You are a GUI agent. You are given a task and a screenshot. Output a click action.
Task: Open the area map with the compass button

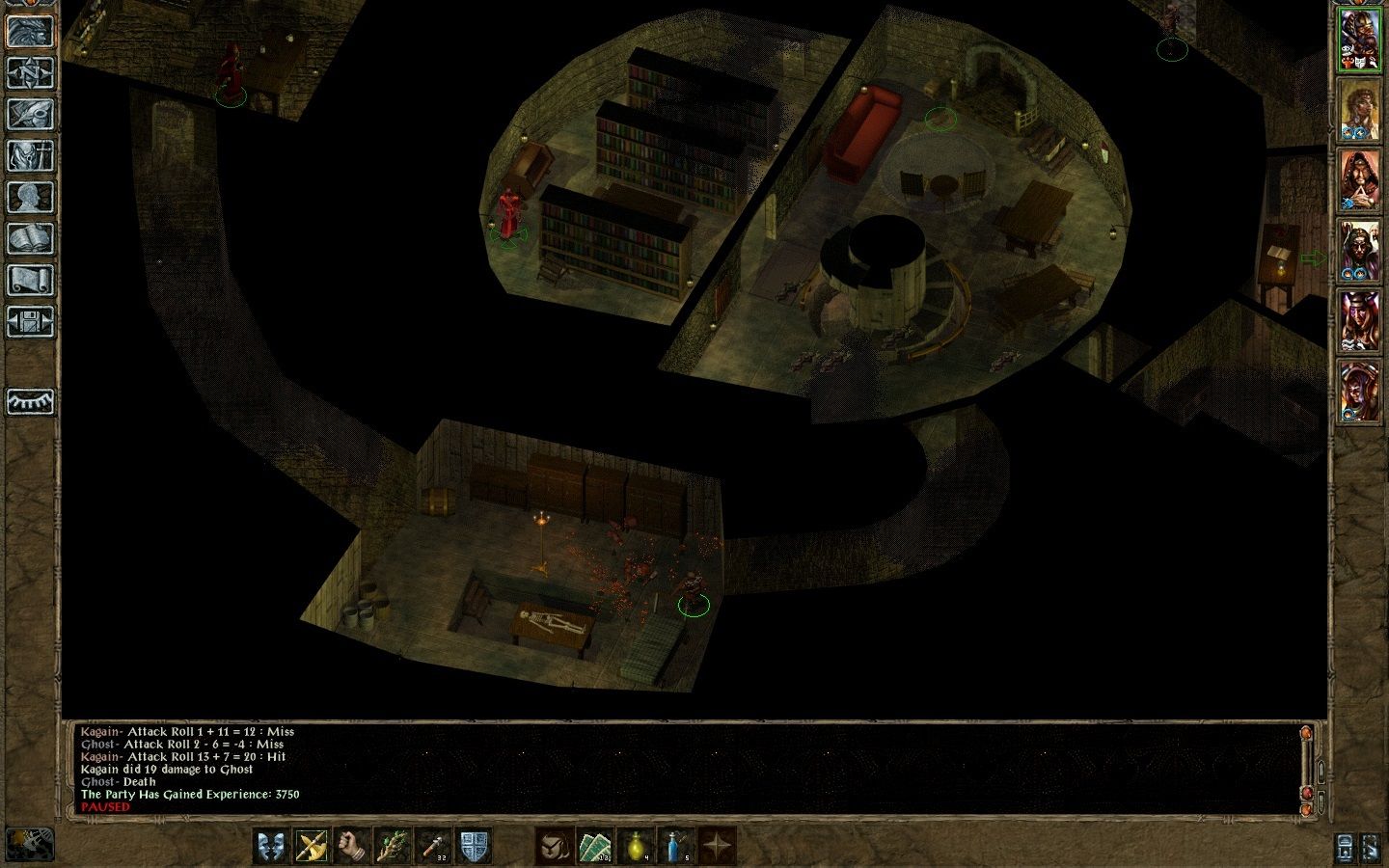[x=29, y=72]
